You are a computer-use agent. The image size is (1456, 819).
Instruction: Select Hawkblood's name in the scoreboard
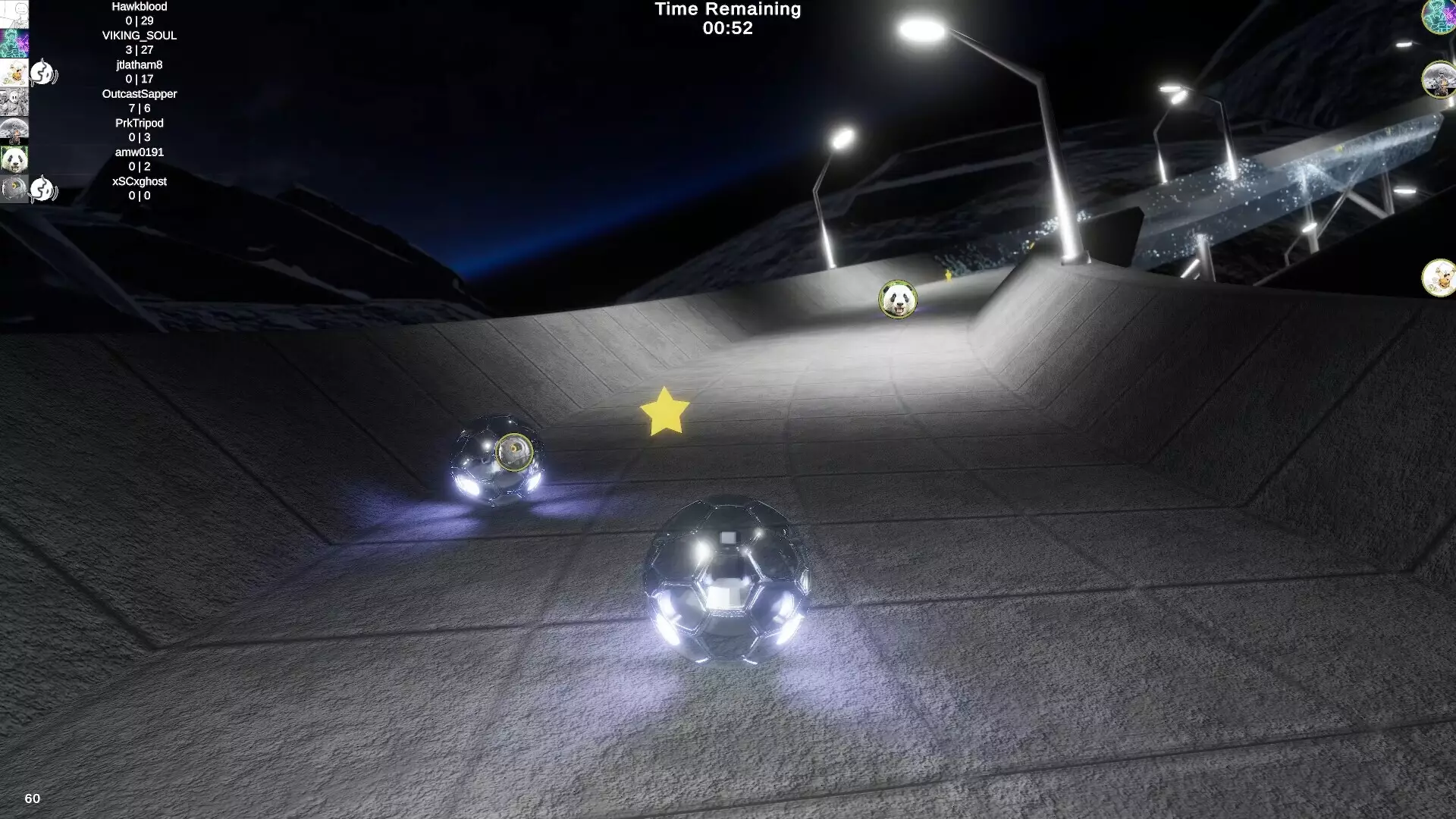pos(139,7)
